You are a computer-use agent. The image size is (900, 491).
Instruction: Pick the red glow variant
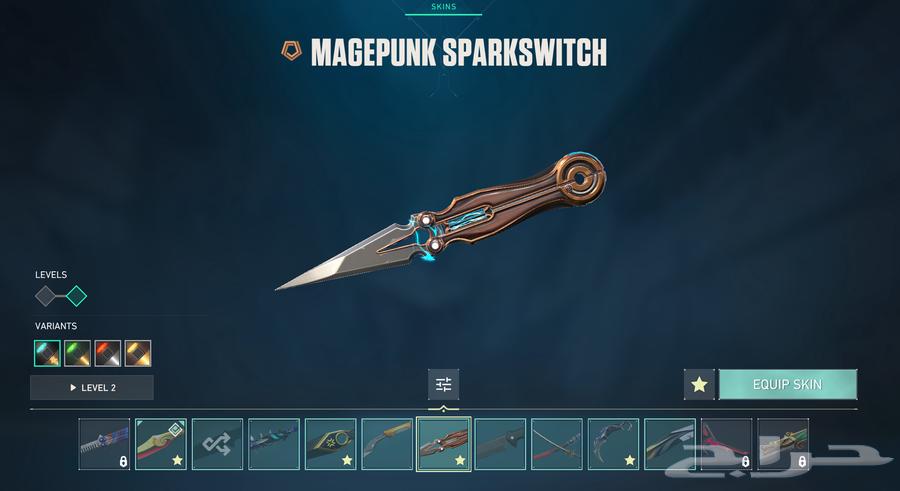click(x=107, y=353)
